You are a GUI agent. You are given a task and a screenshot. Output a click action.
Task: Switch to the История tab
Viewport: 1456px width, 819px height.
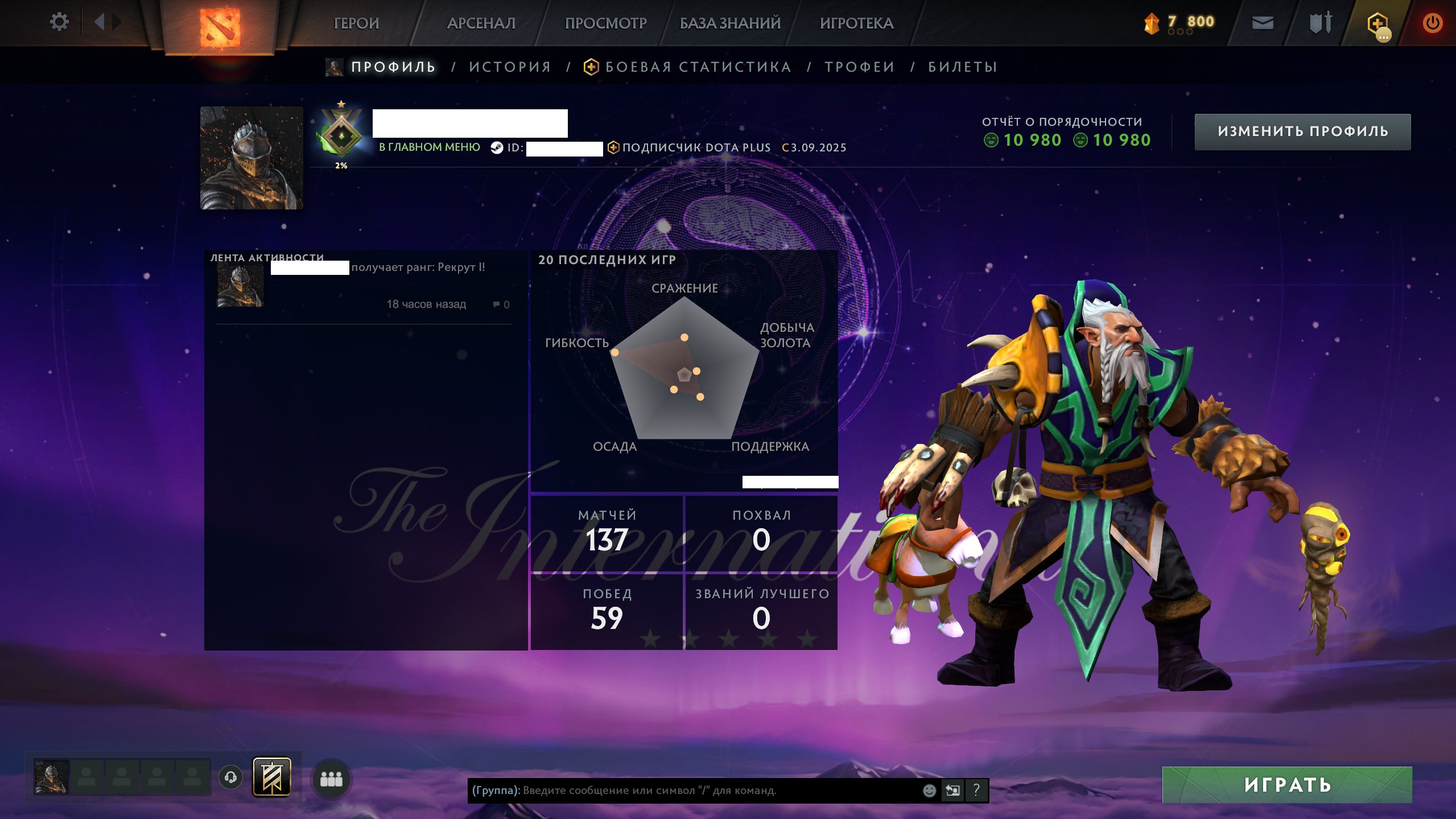pyautogui.click(x=510, y=67)
